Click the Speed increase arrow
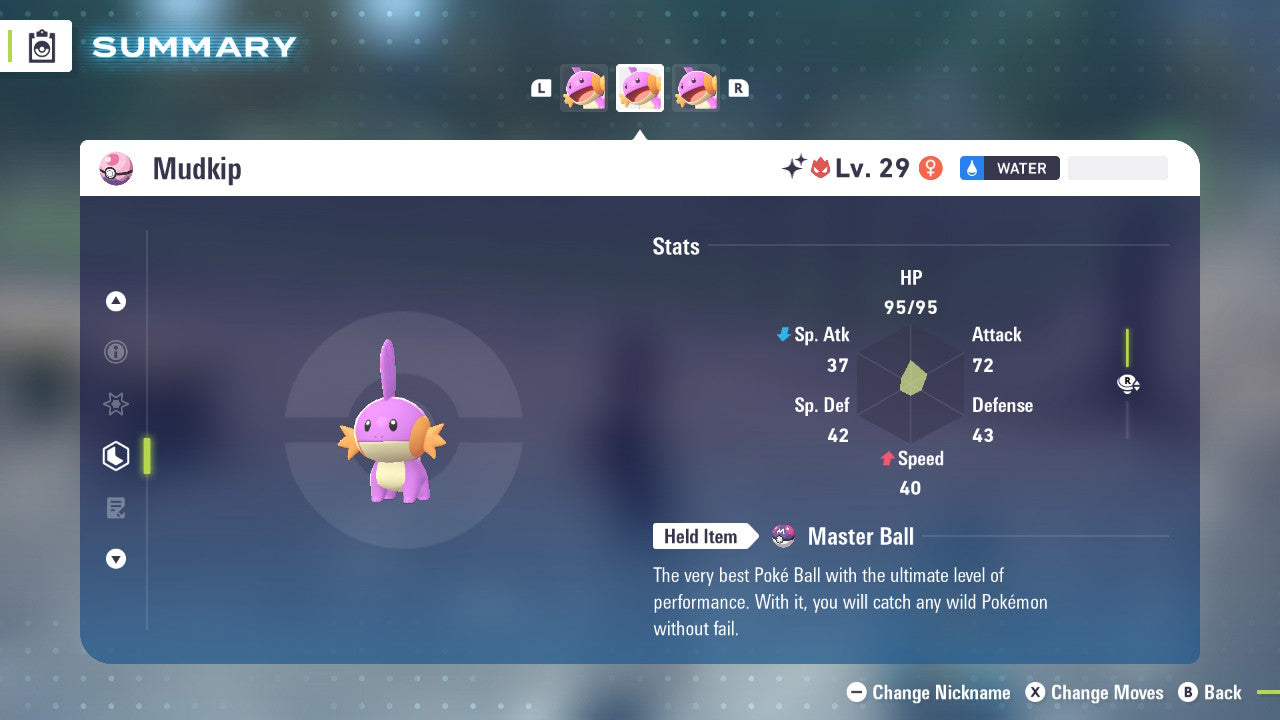The height and width of the screenshot is (720, 1280). (x=888, y=458)
